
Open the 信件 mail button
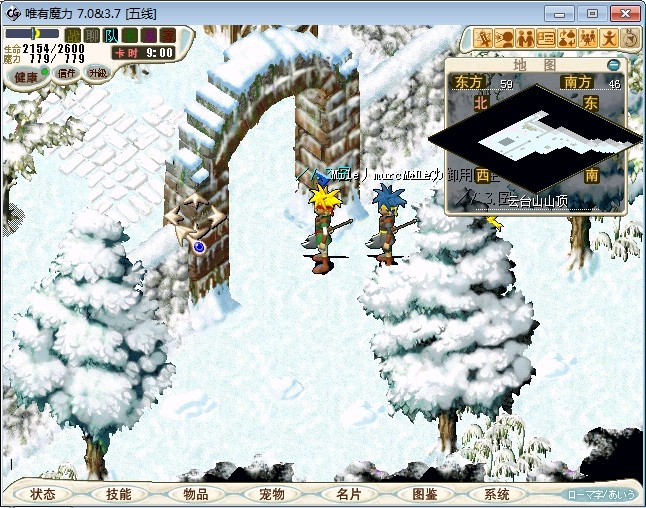pos(67,73)
